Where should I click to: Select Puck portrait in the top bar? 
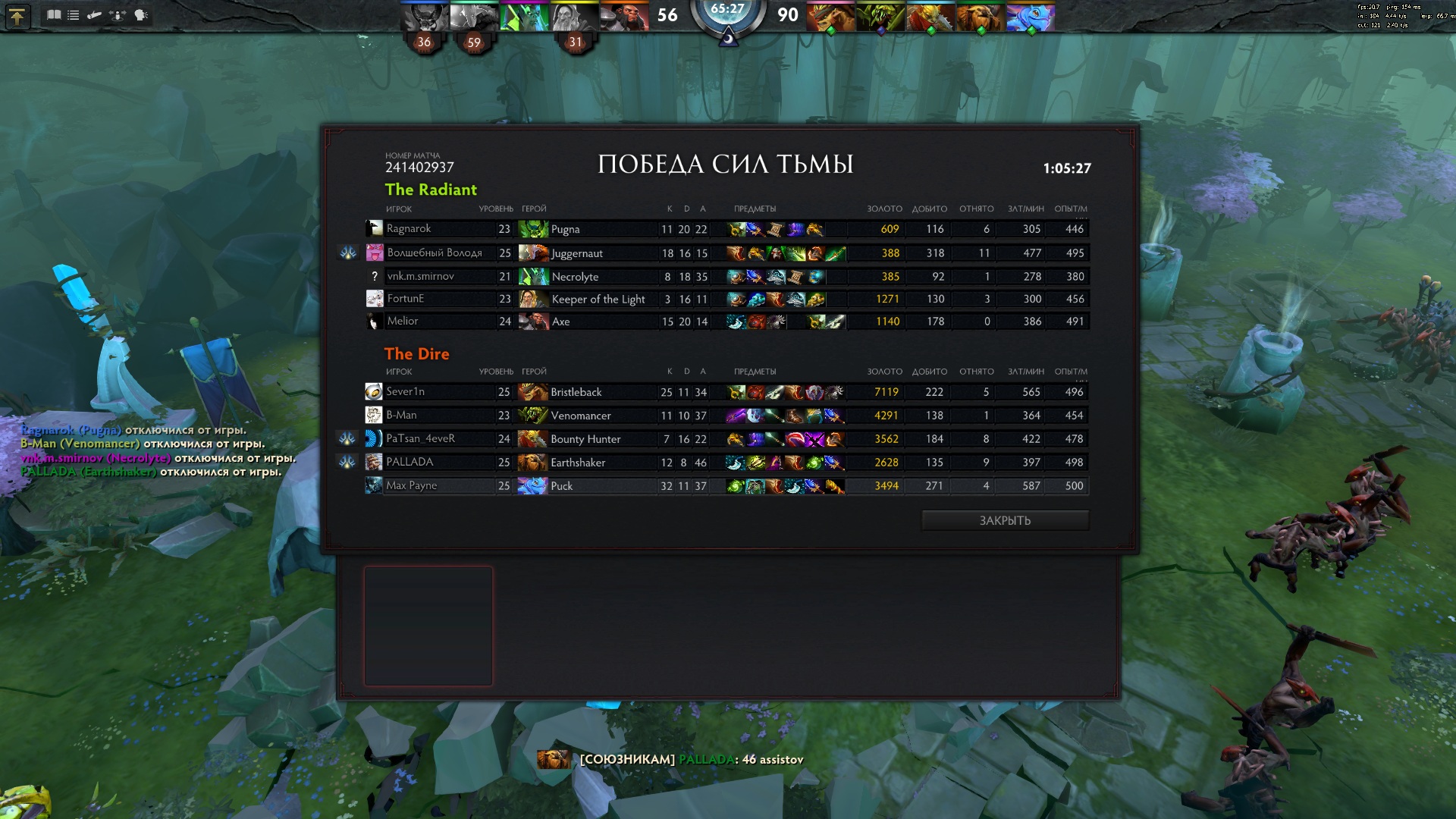point(1030,16)
